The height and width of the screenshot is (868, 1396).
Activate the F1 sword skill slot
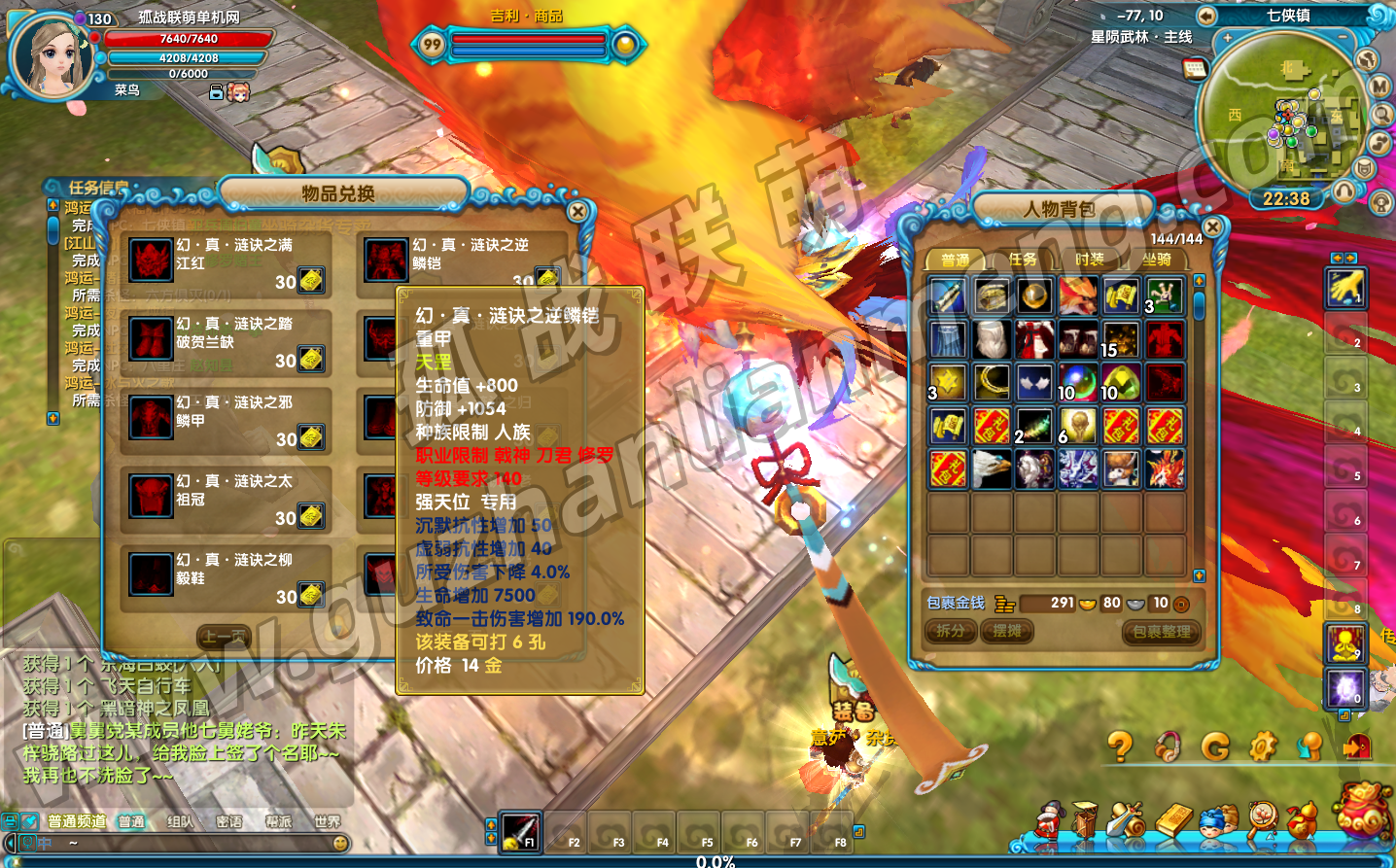pos(520,831)
